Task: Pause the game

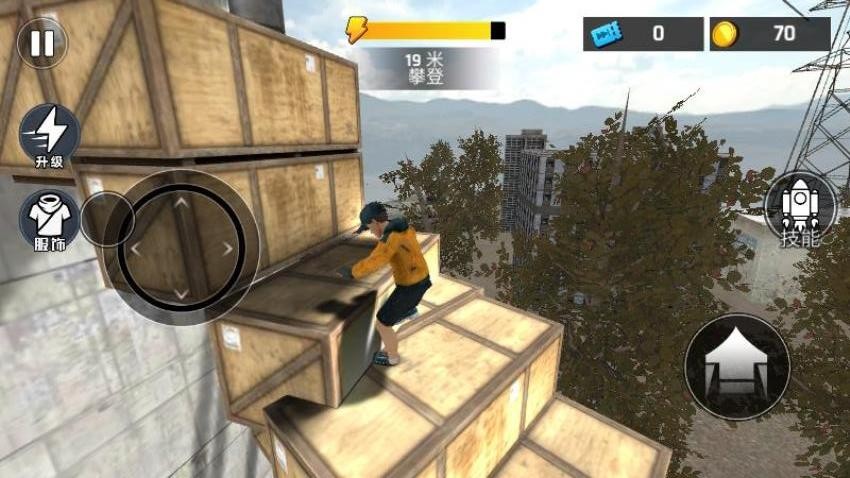Action: pos(42,43)
